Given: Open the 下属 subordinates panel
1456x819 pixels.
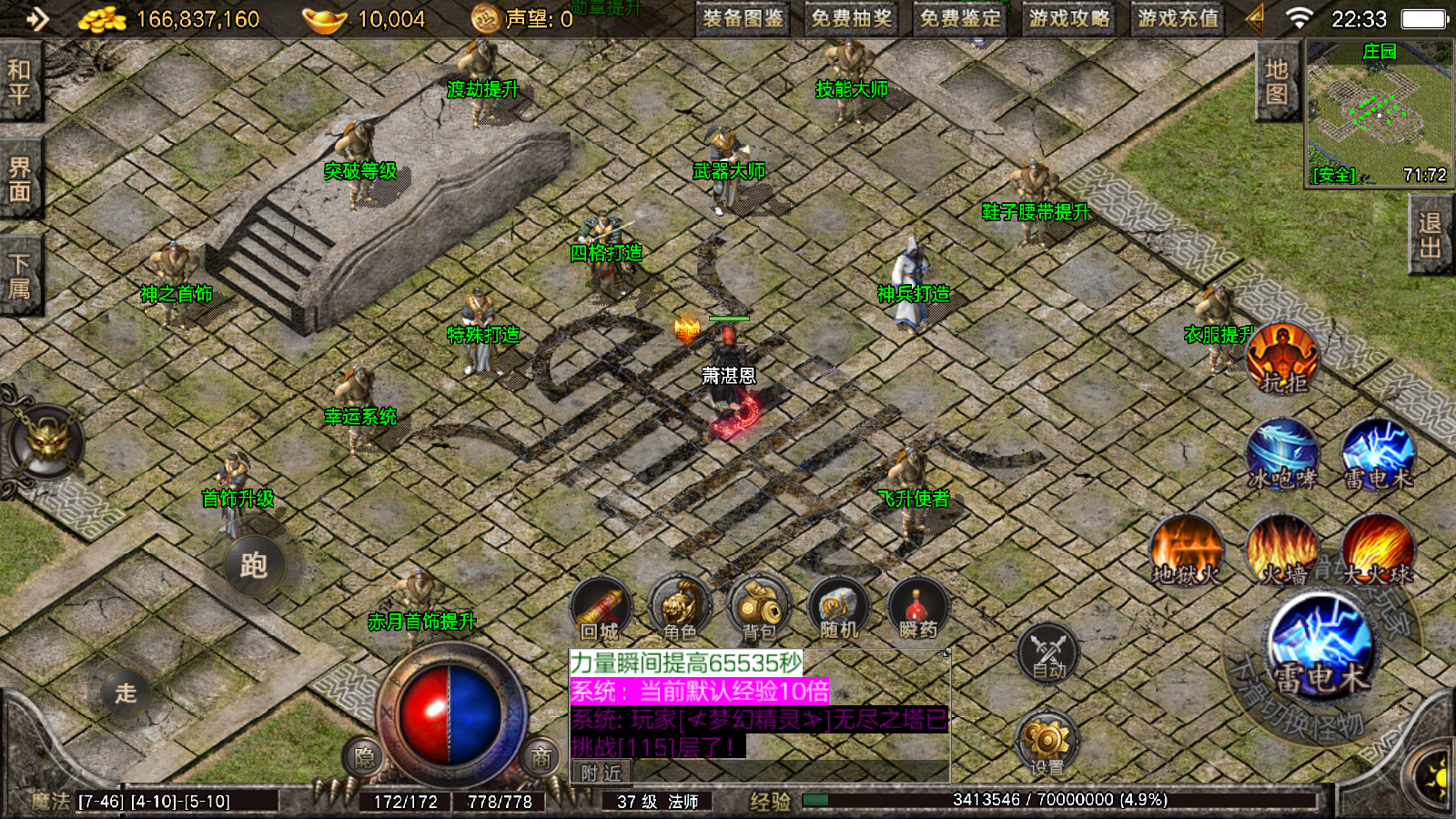Looking at the screenshot, I should (20, 277).
